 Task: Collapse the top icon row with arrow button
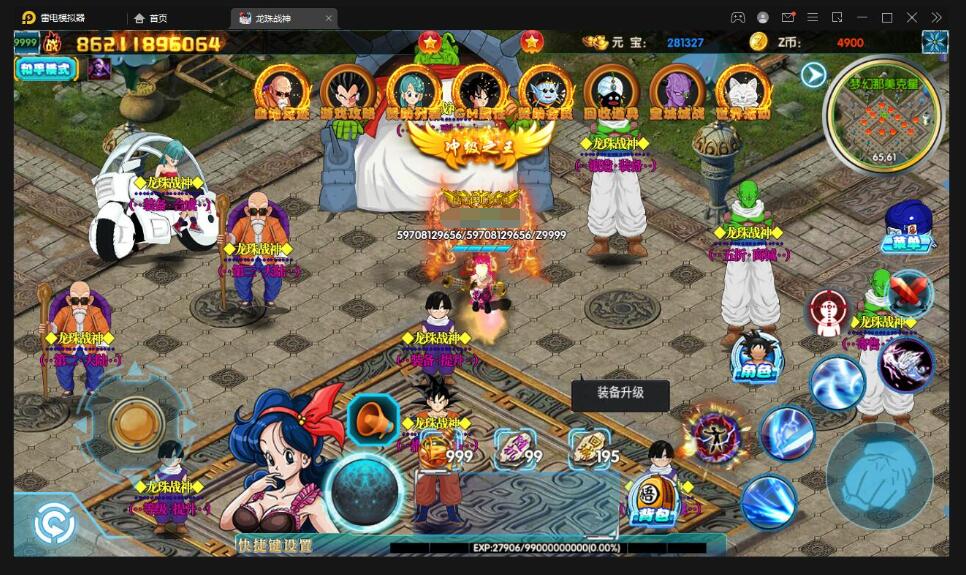coord(813,75)
